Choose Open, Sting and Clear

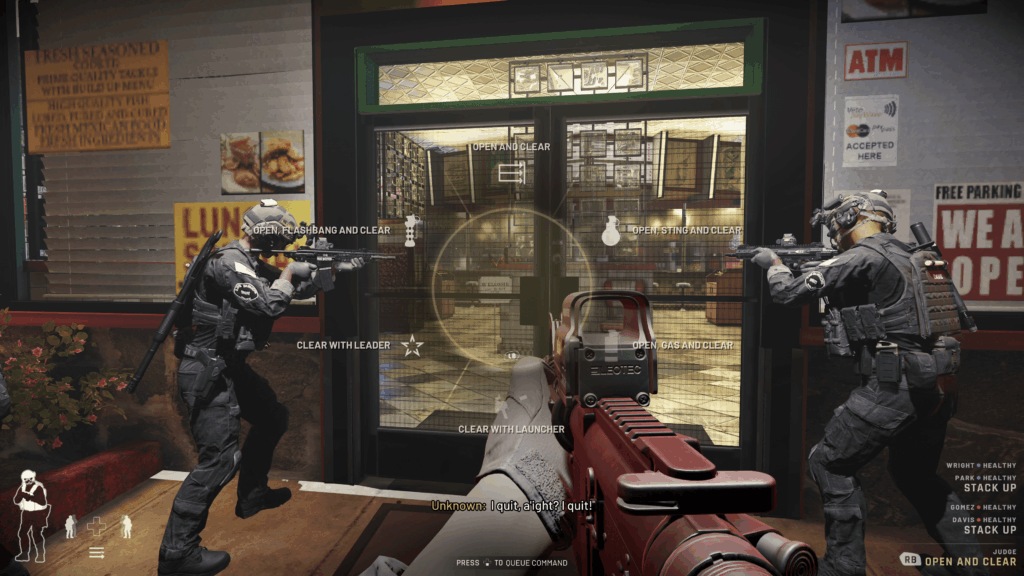pos(610,231)
